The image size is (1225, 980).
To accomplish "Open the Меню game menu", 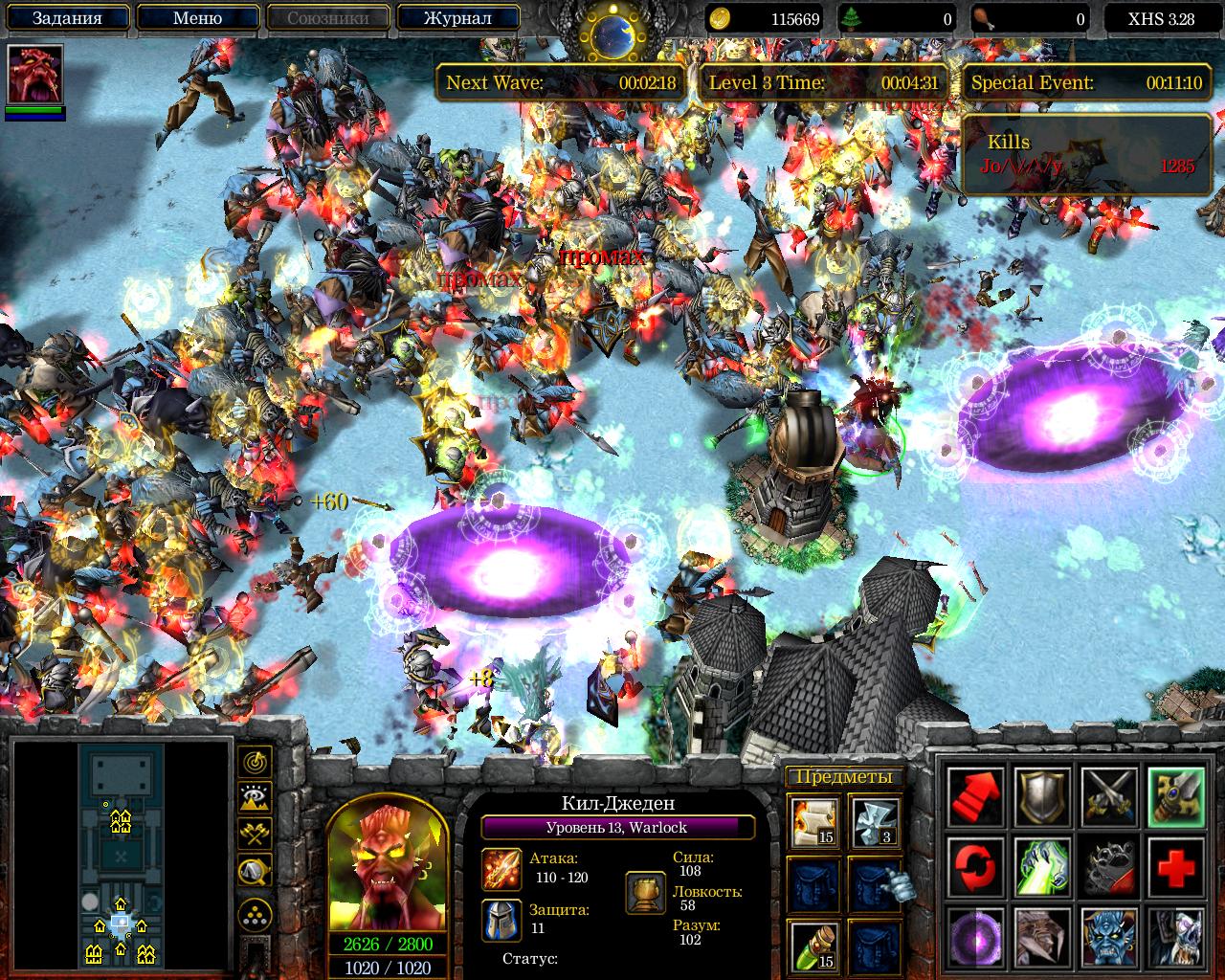I will [x=197, y=17].
